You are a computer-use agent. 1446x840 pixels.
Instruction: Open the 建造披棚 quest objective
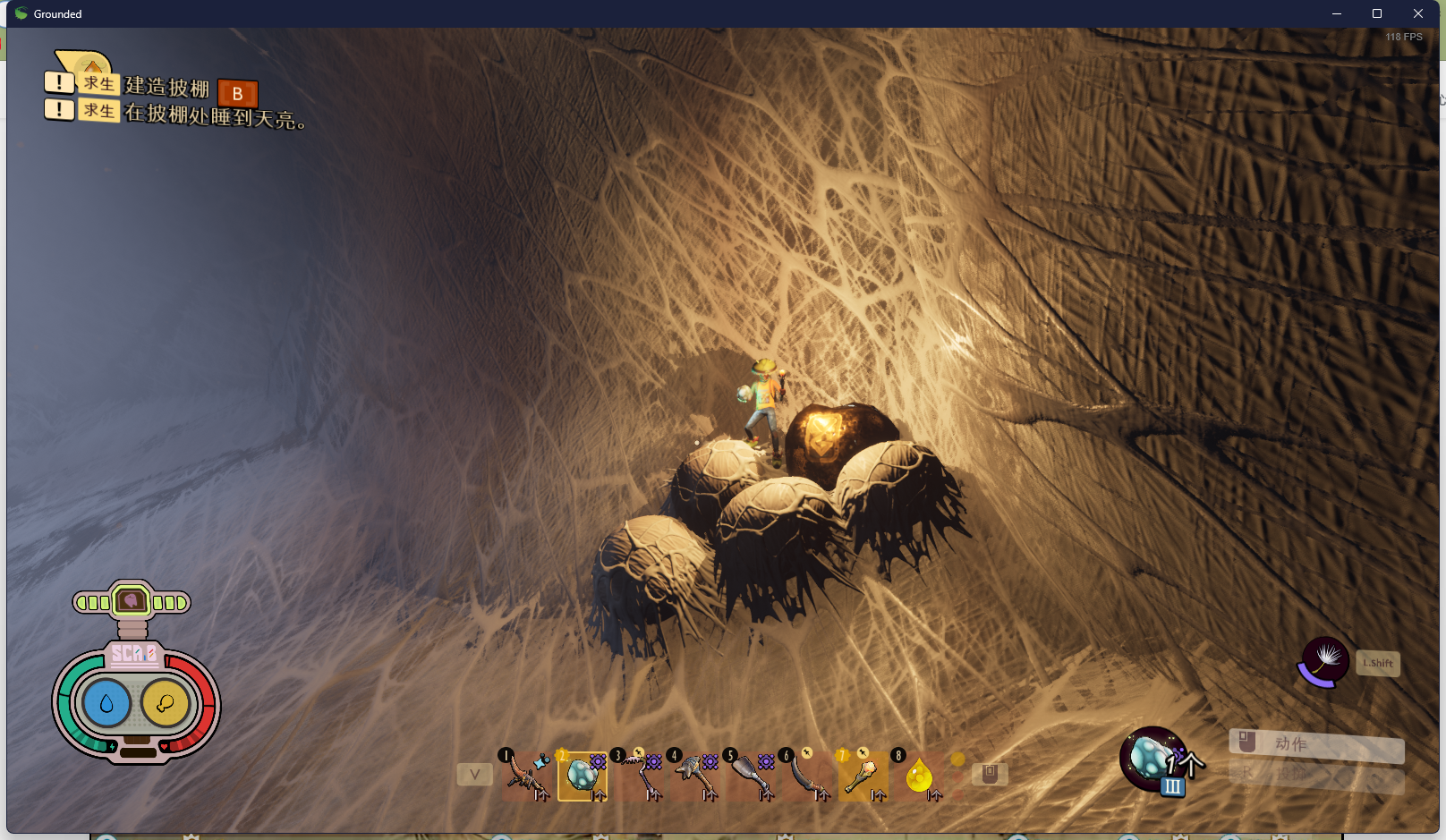point(166,87)
